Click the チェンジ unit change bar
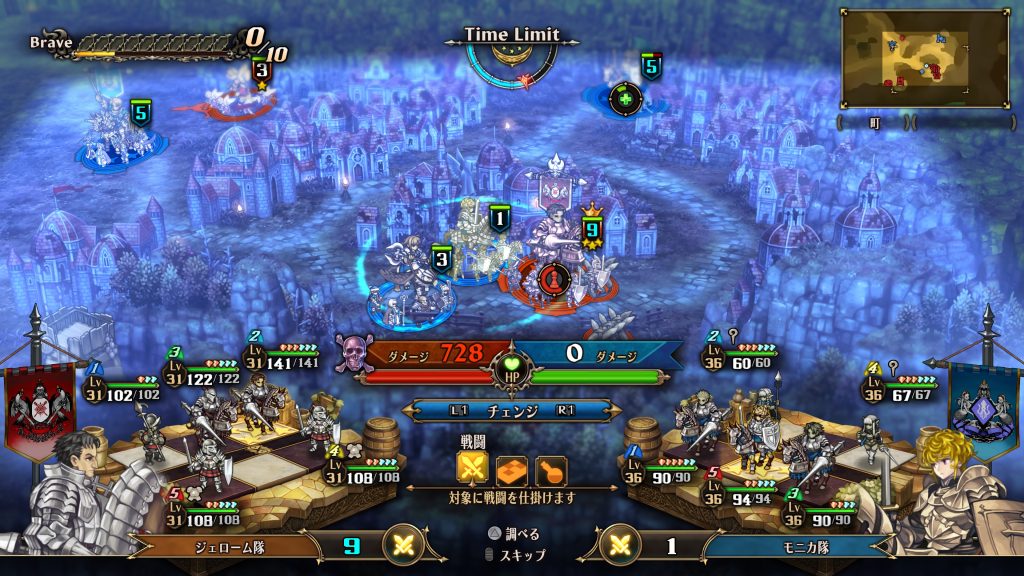 (511, 410)
